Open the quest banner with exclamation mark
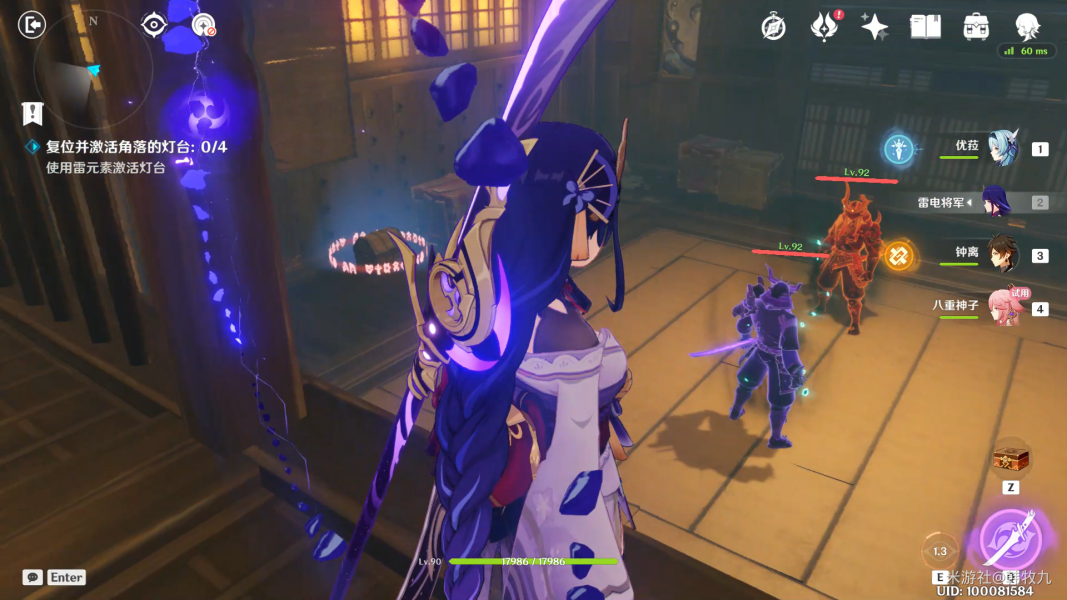Screen dimensions: 1067x600 [x=33, y=113]
